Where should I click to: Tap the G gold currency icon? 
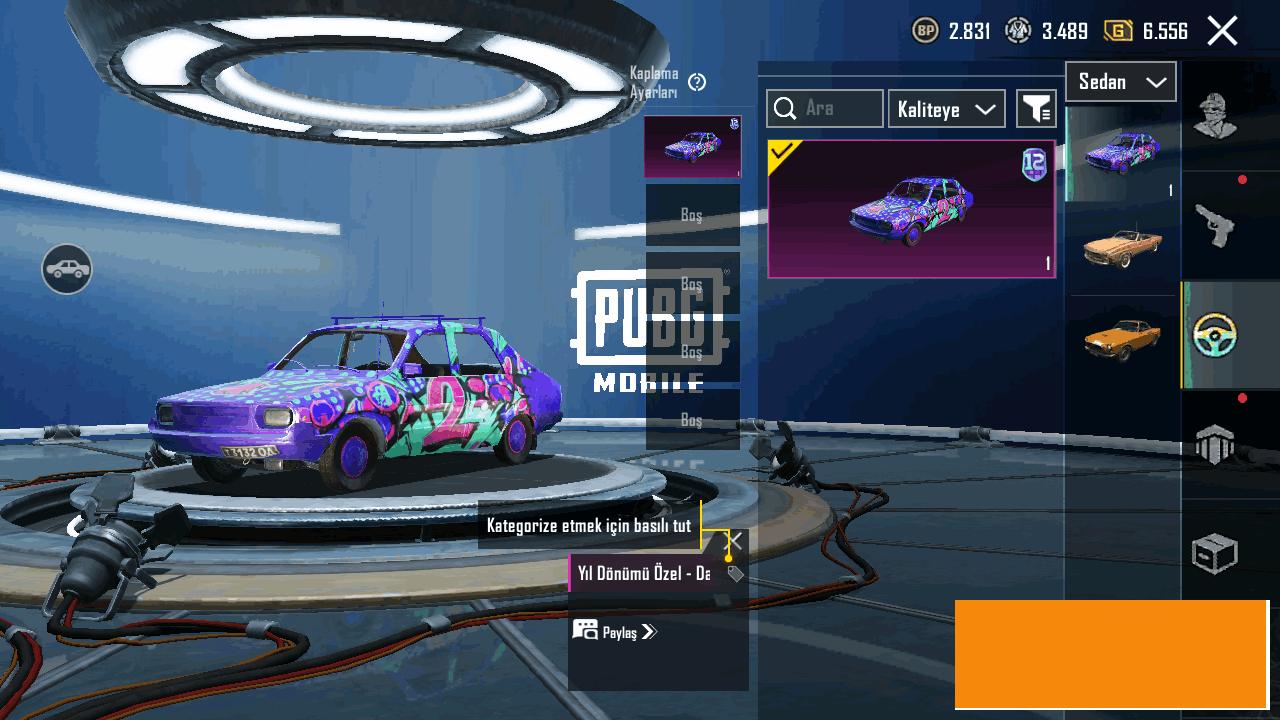[1117, 31]
